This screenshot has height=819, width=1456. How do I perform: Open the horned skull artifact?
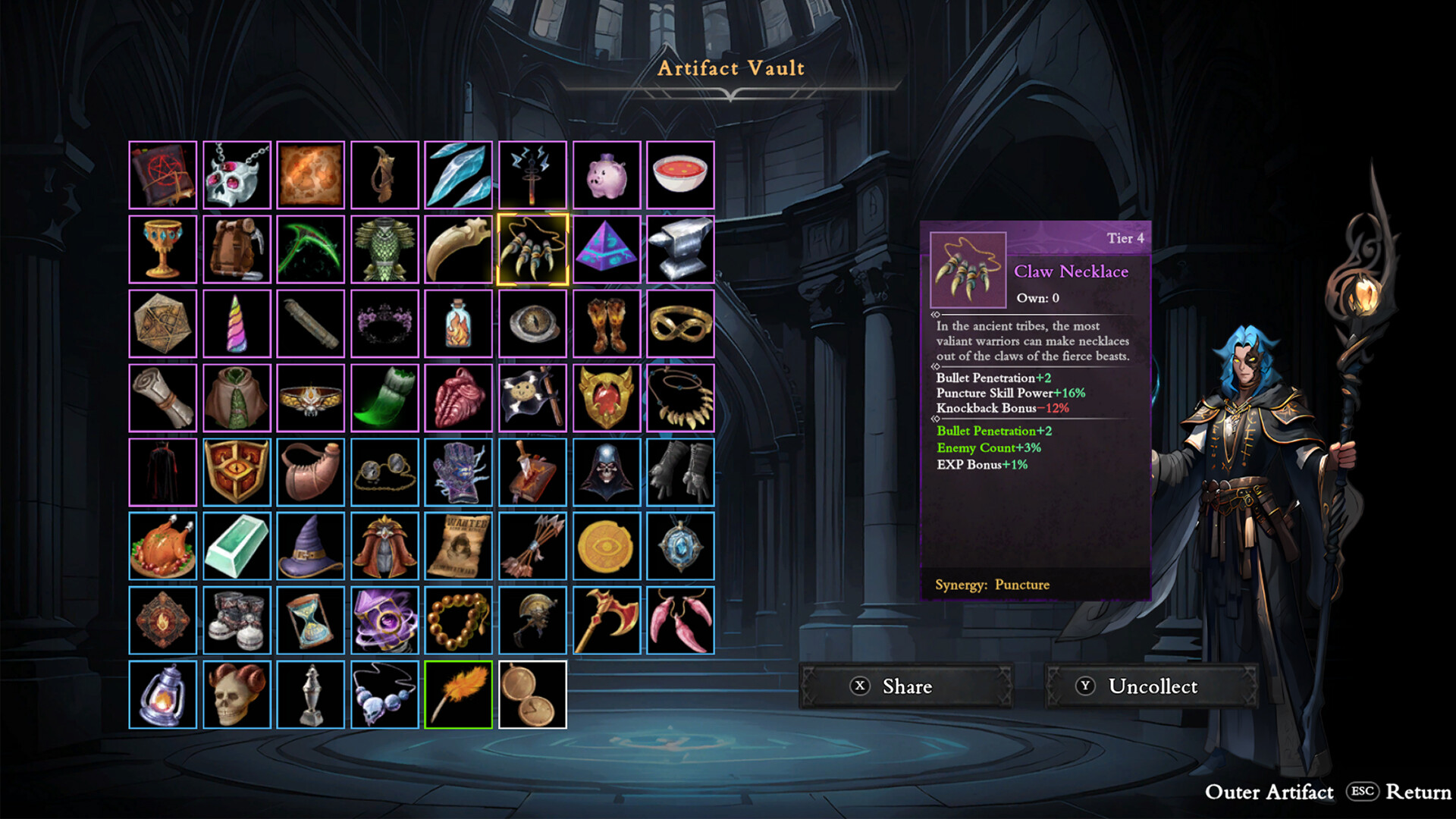click(x=236, y=694)
